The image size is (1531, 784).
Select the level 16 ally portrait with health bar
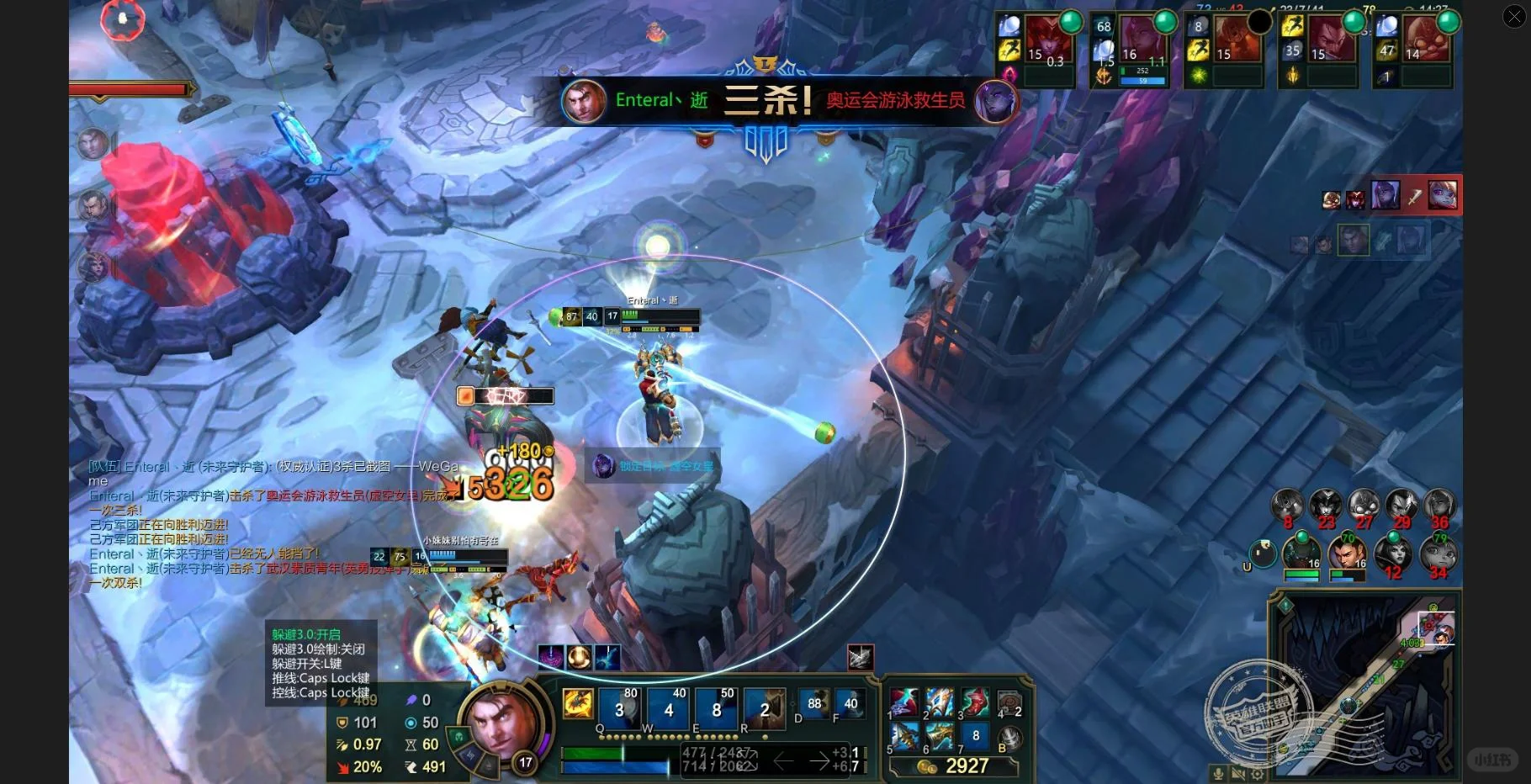click(x=1301, y=554)
